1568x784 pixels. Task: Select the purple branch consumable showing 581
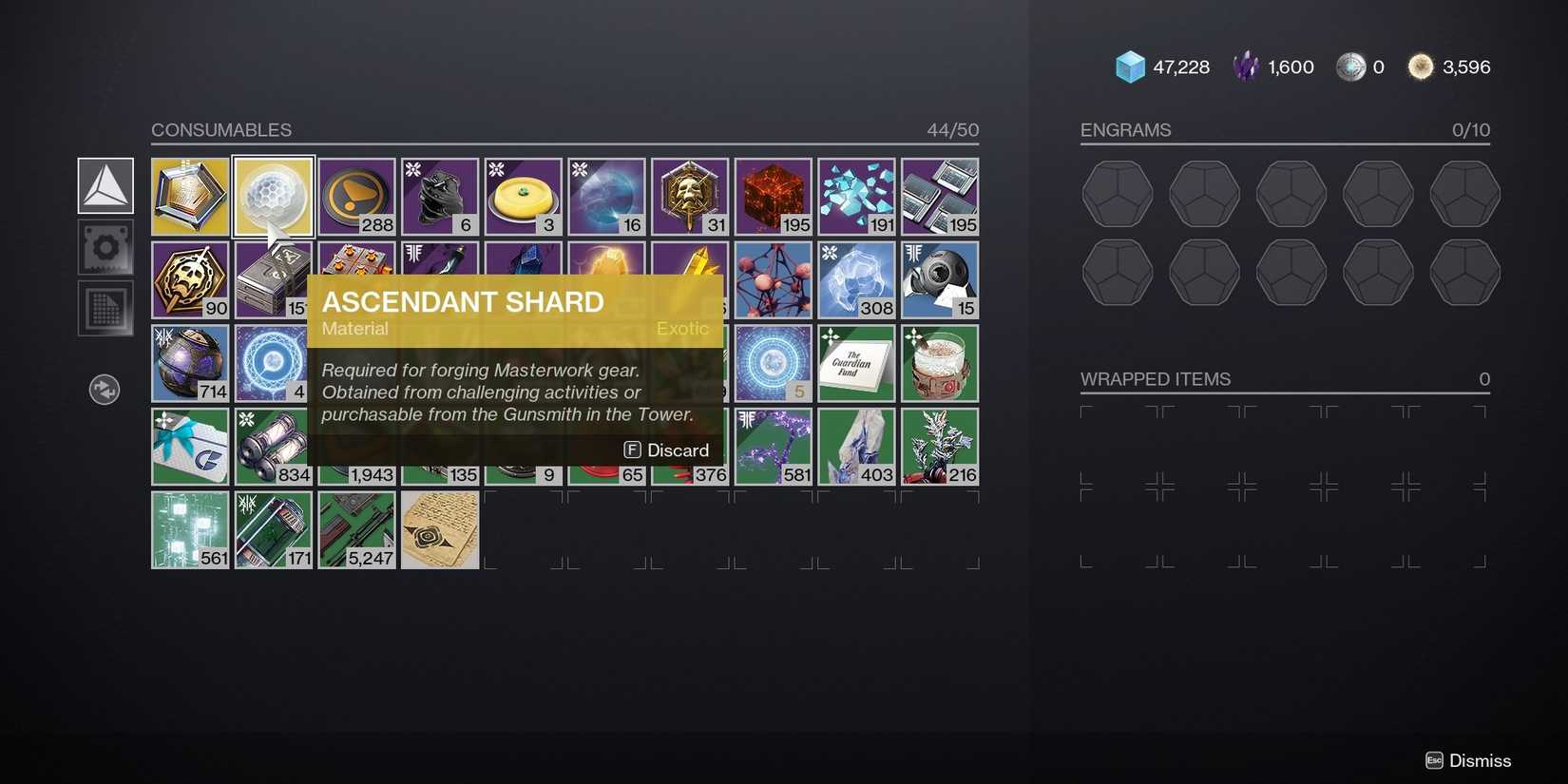click(773, 446)
